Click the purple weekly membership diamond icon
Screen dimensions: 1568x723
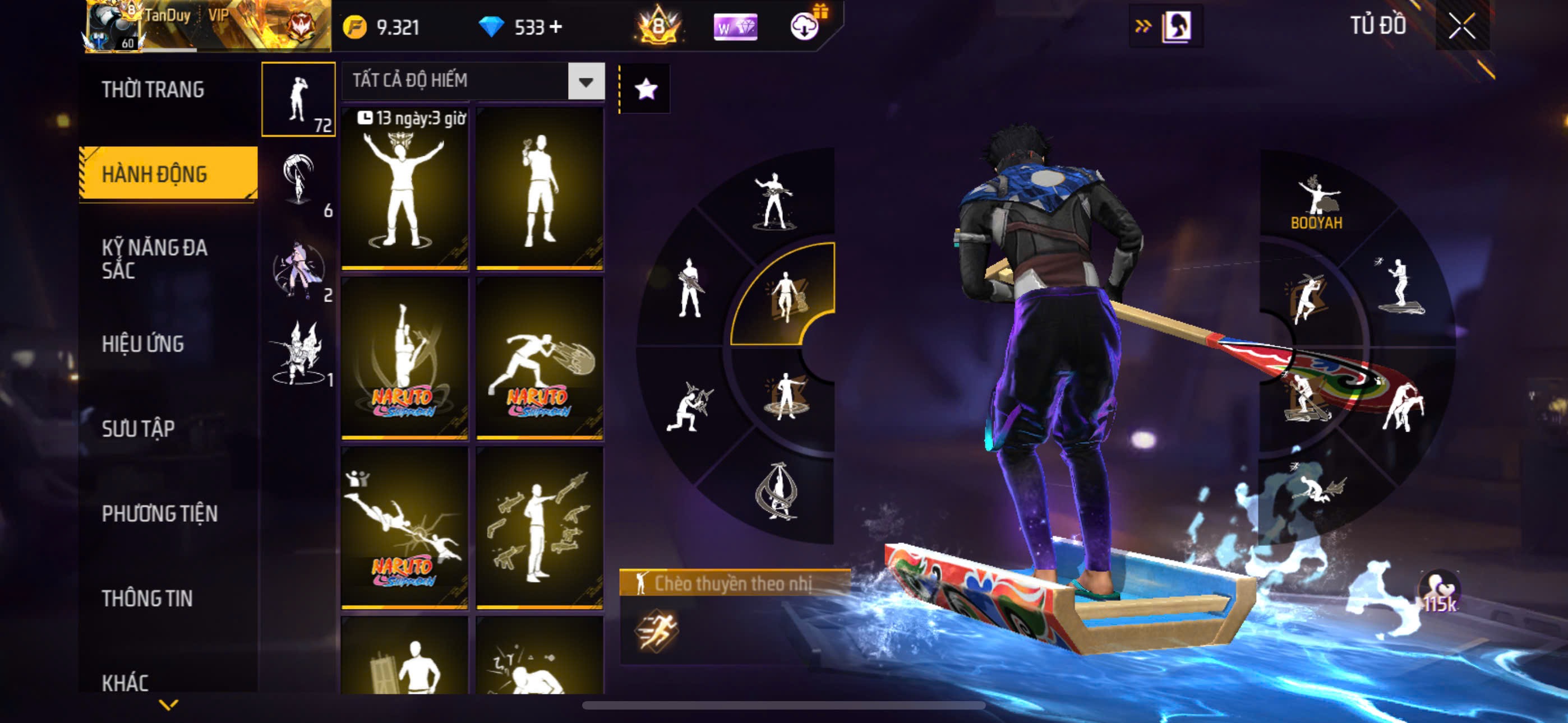(735, 27)
